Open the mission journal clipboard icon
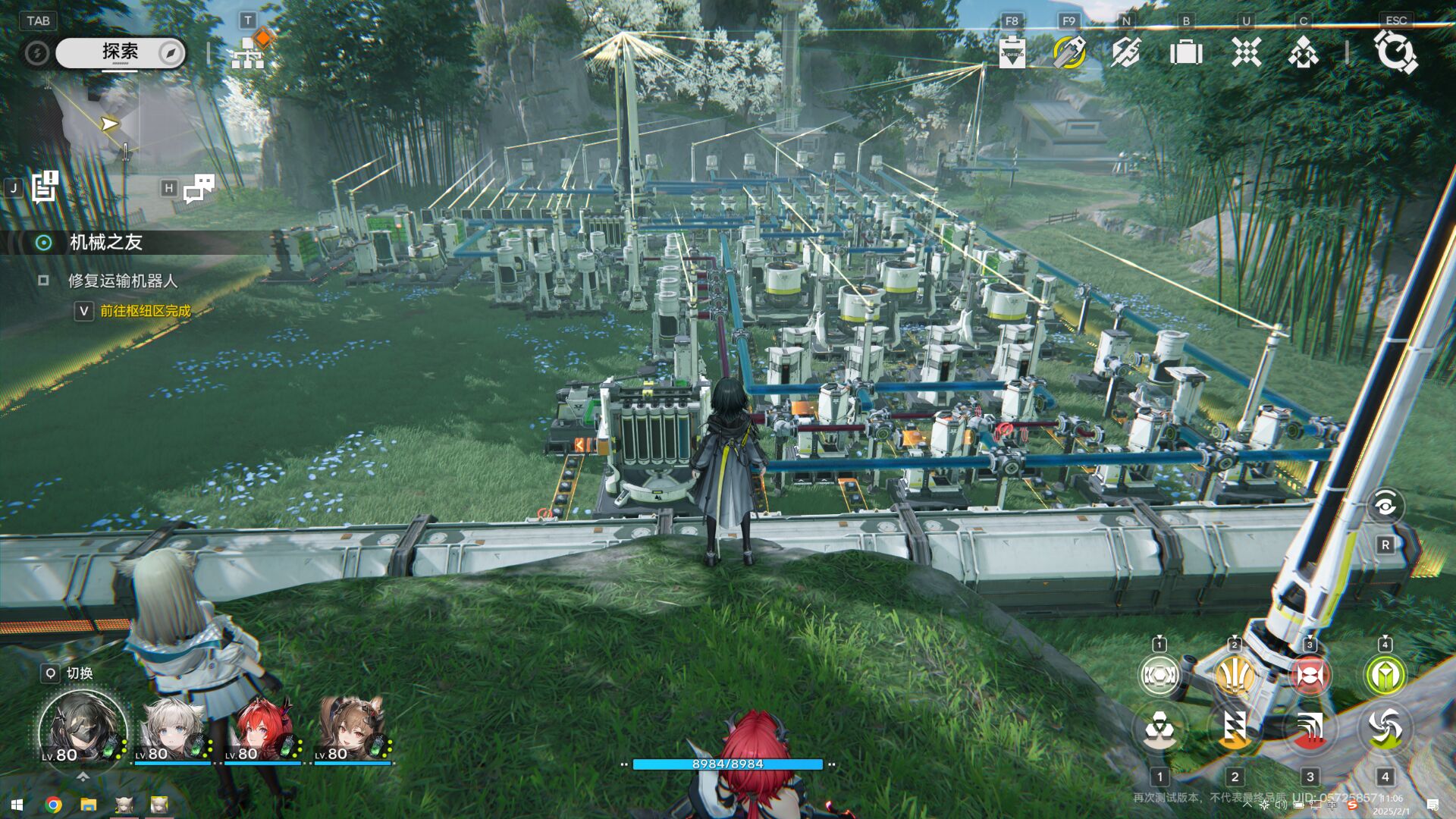1456x819 pixels. 45,187
